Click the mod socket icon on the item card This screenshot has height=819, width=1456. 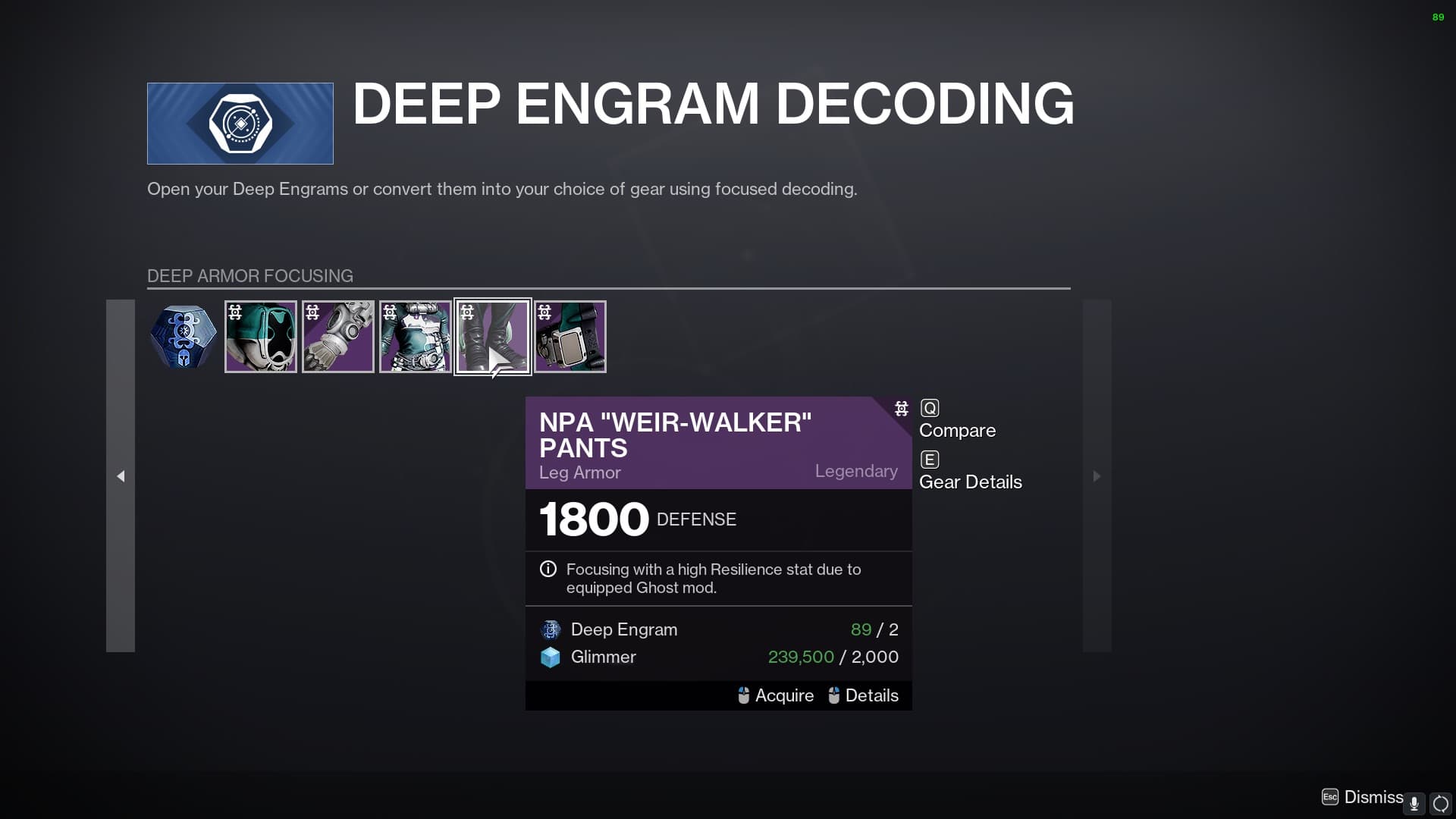coord(901,409)
